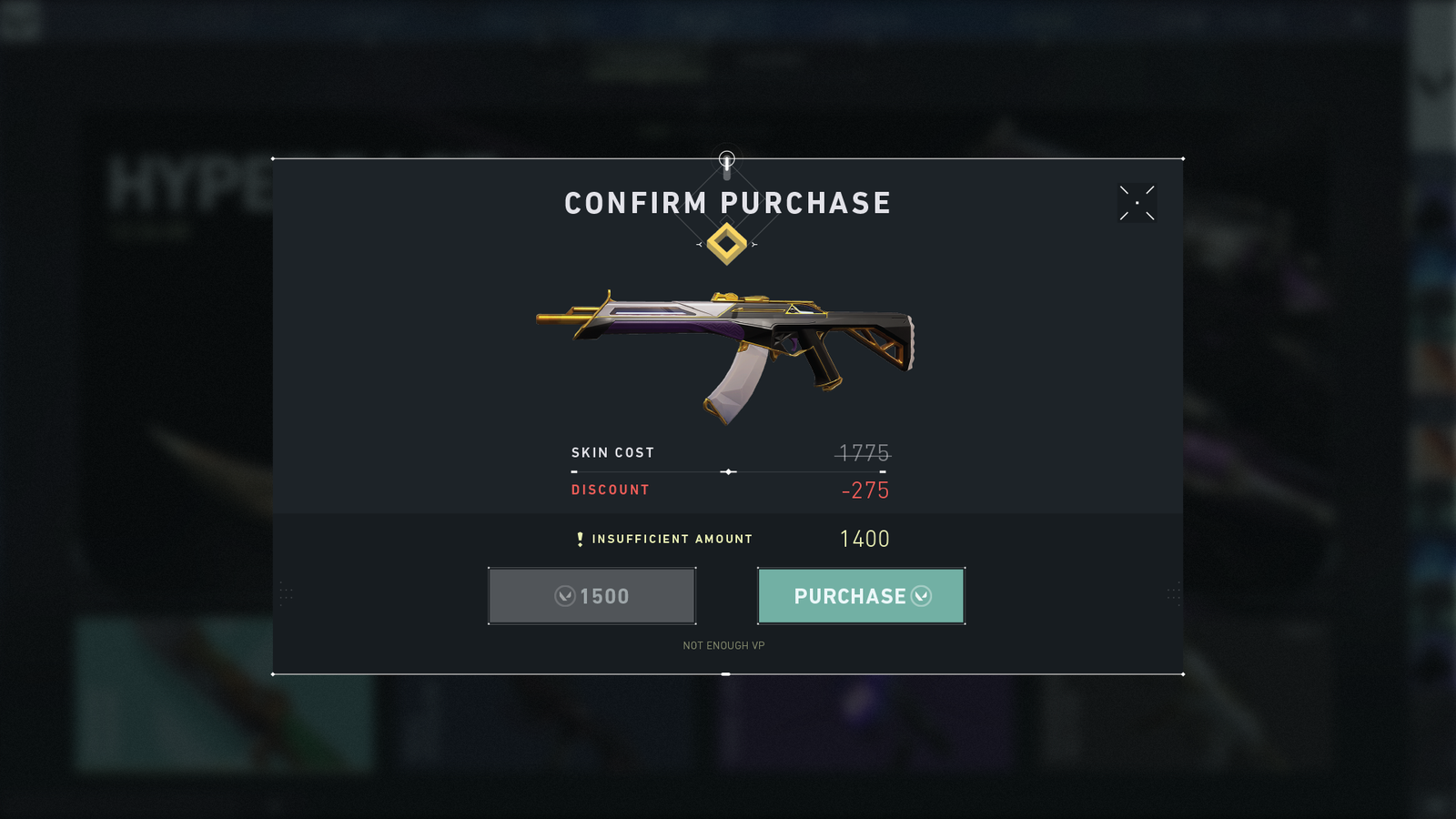Select the grey 1500 VP button
This screenshot has width=1456, height=819.
tap(592, 596)
